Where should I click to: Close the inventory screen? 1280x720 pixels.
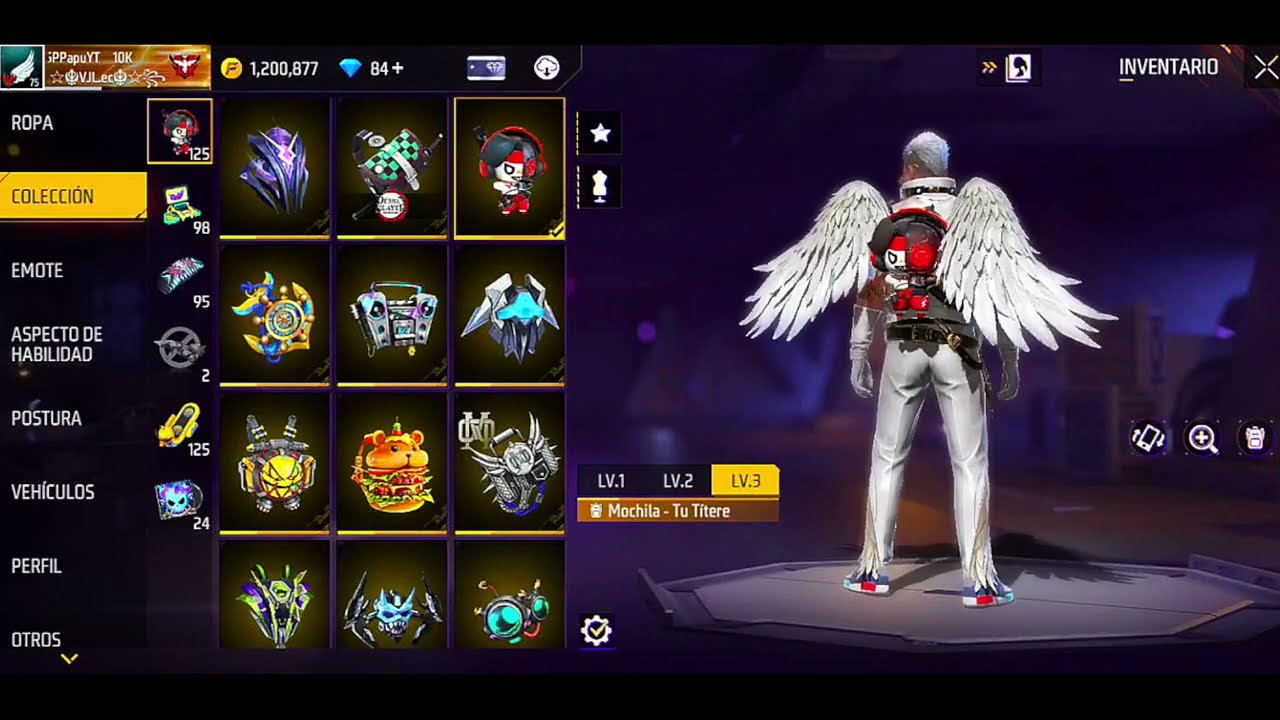click(x=1264, y=67)
